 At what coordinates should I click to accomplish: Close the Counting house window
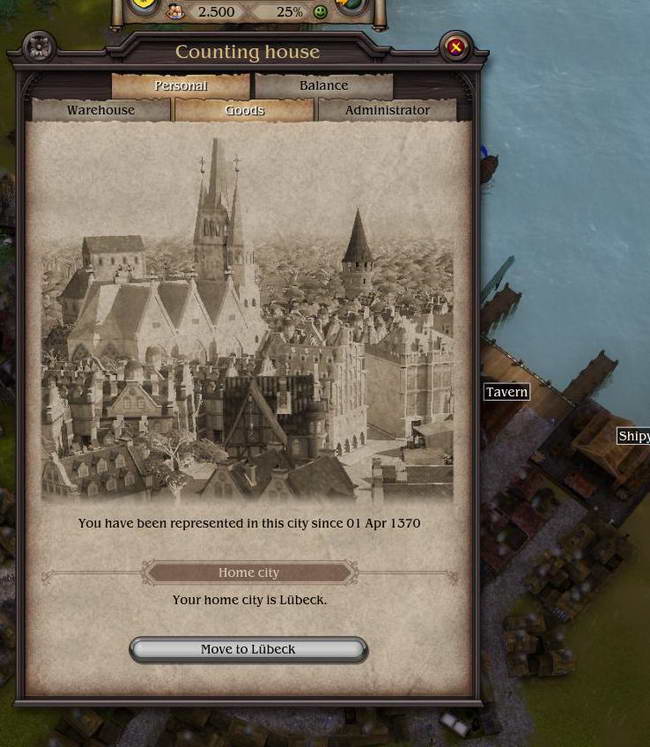(x=456, y=46)
